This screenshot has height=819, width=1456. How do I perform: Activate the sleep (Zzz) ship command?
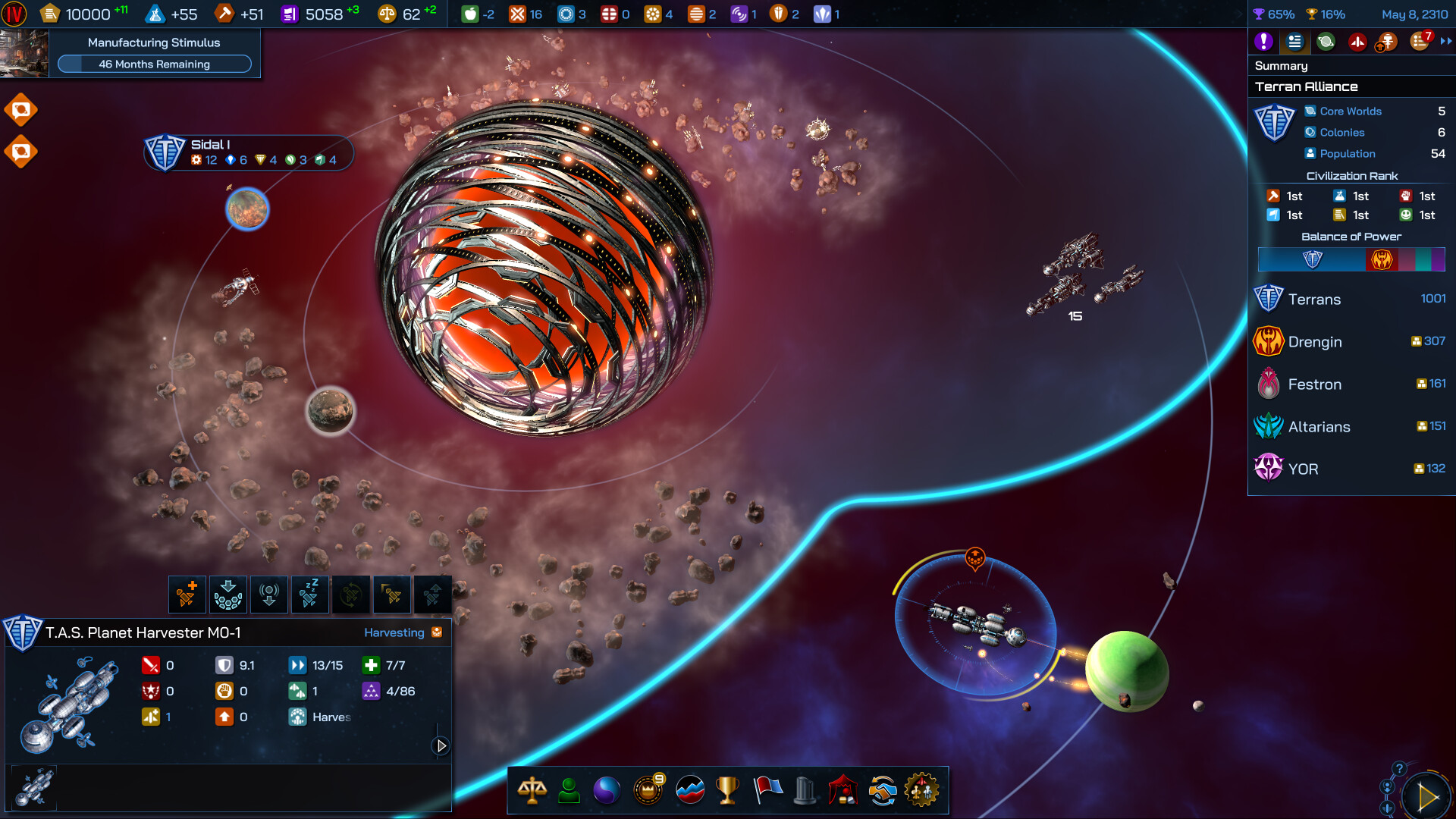click(x=309, y=595)
